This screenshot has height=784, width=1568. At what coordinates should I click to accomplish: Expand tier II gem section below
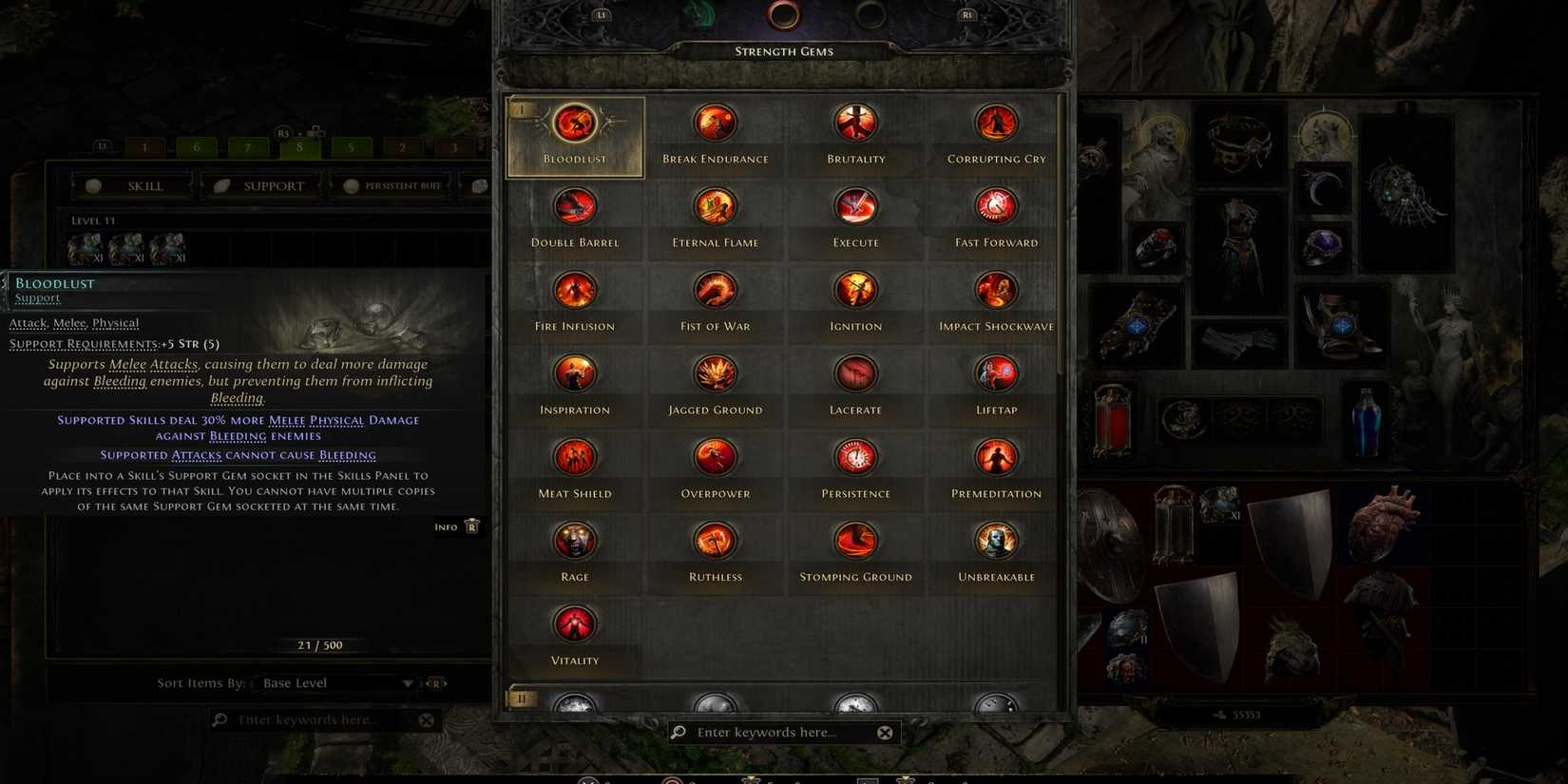pos(521,698)
